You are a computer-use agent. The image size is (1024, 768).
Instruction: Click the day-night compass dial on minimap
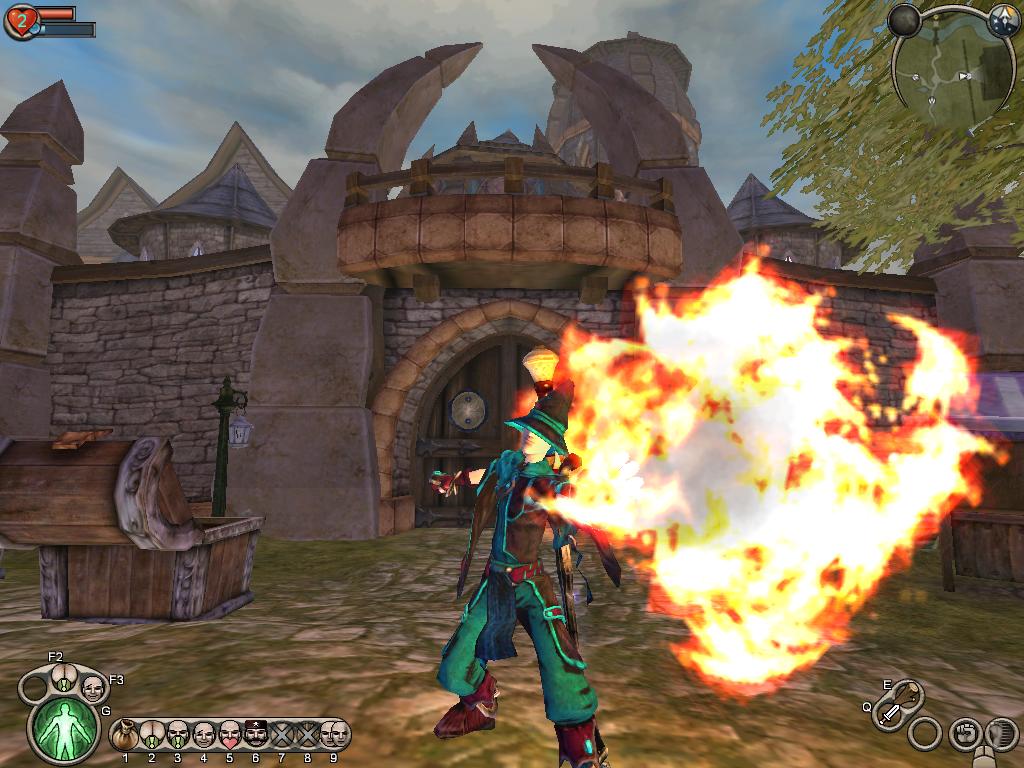pyautogui.click(x=1002, y=19)
